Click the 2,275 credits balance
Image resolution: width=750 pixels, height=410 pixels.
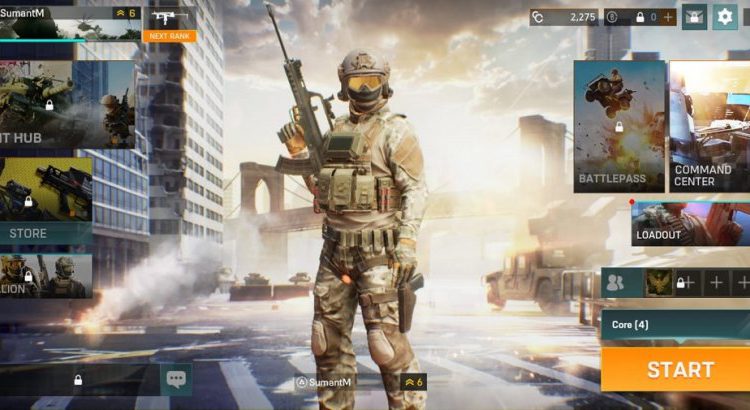tap(564, 17)
